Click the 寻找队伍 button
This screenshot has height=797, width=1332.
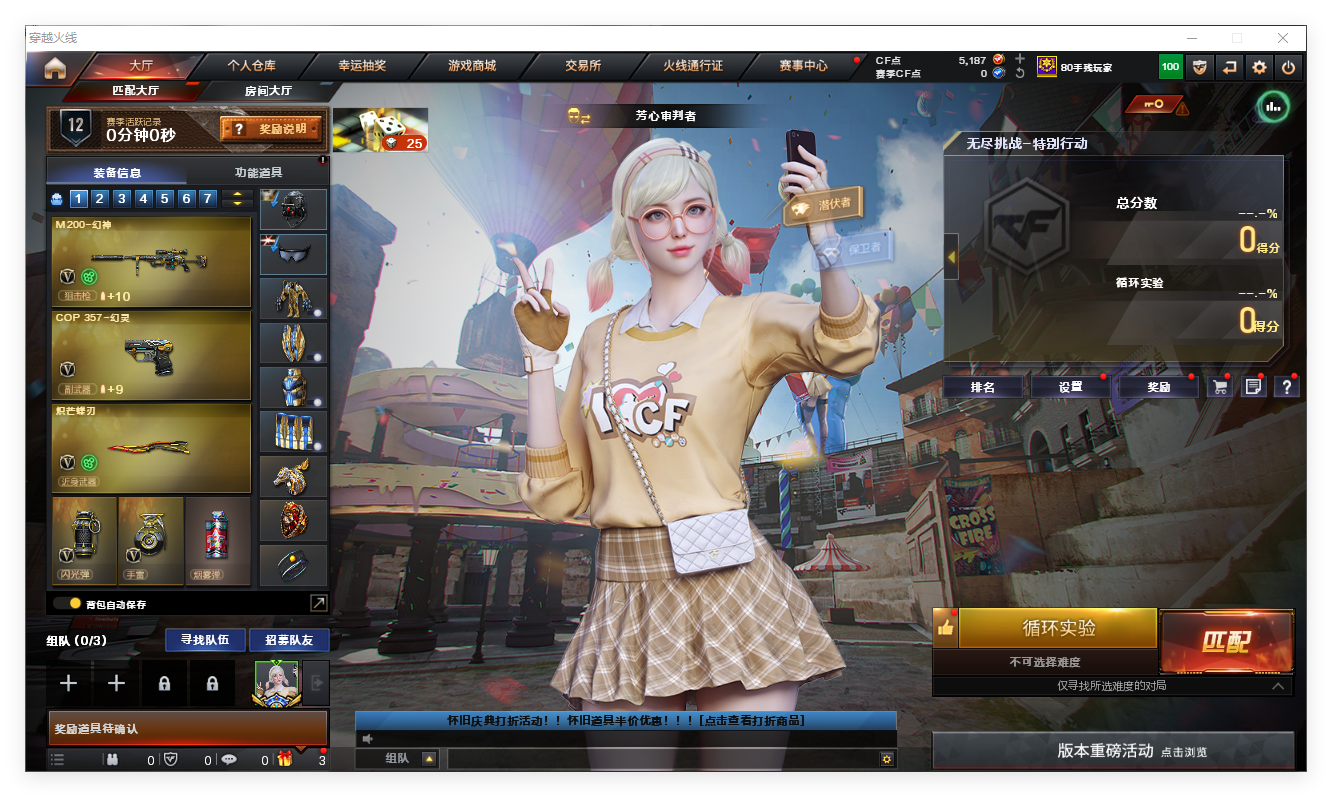(204, 640)
